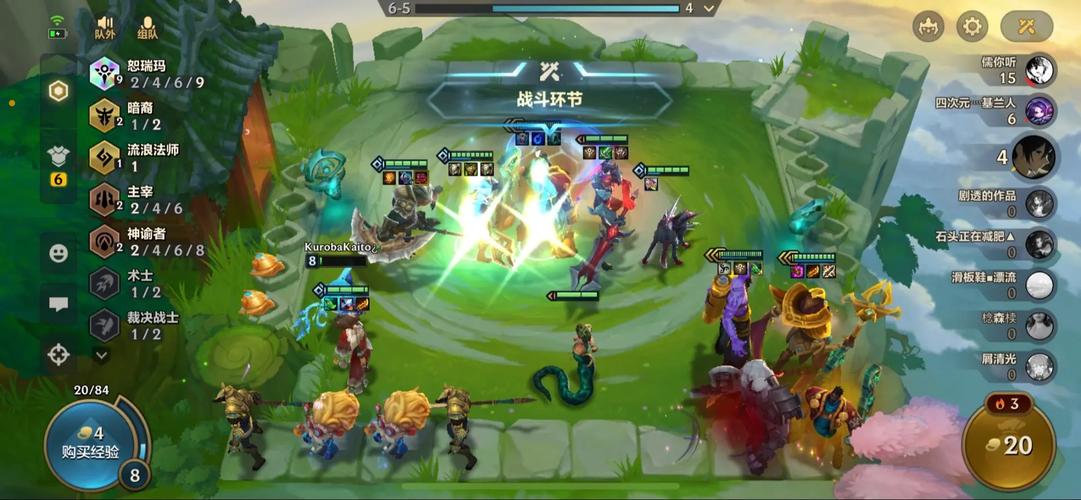Open the chat speech bubble
The width and height of the screenshot is (1081, 500).
tap(59, 304)
